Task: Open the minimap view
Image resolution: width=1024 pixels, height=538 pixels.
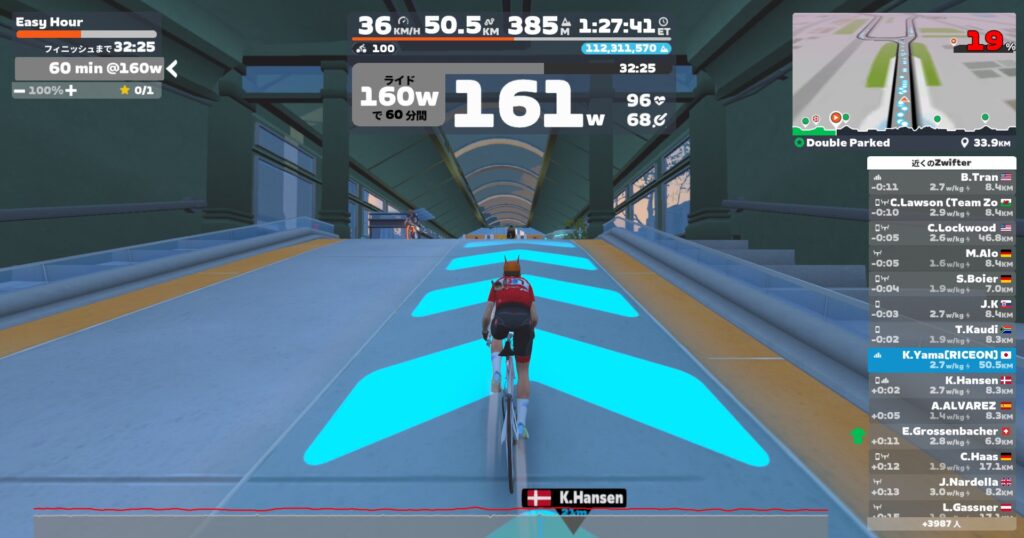Action: coord(903,72)
